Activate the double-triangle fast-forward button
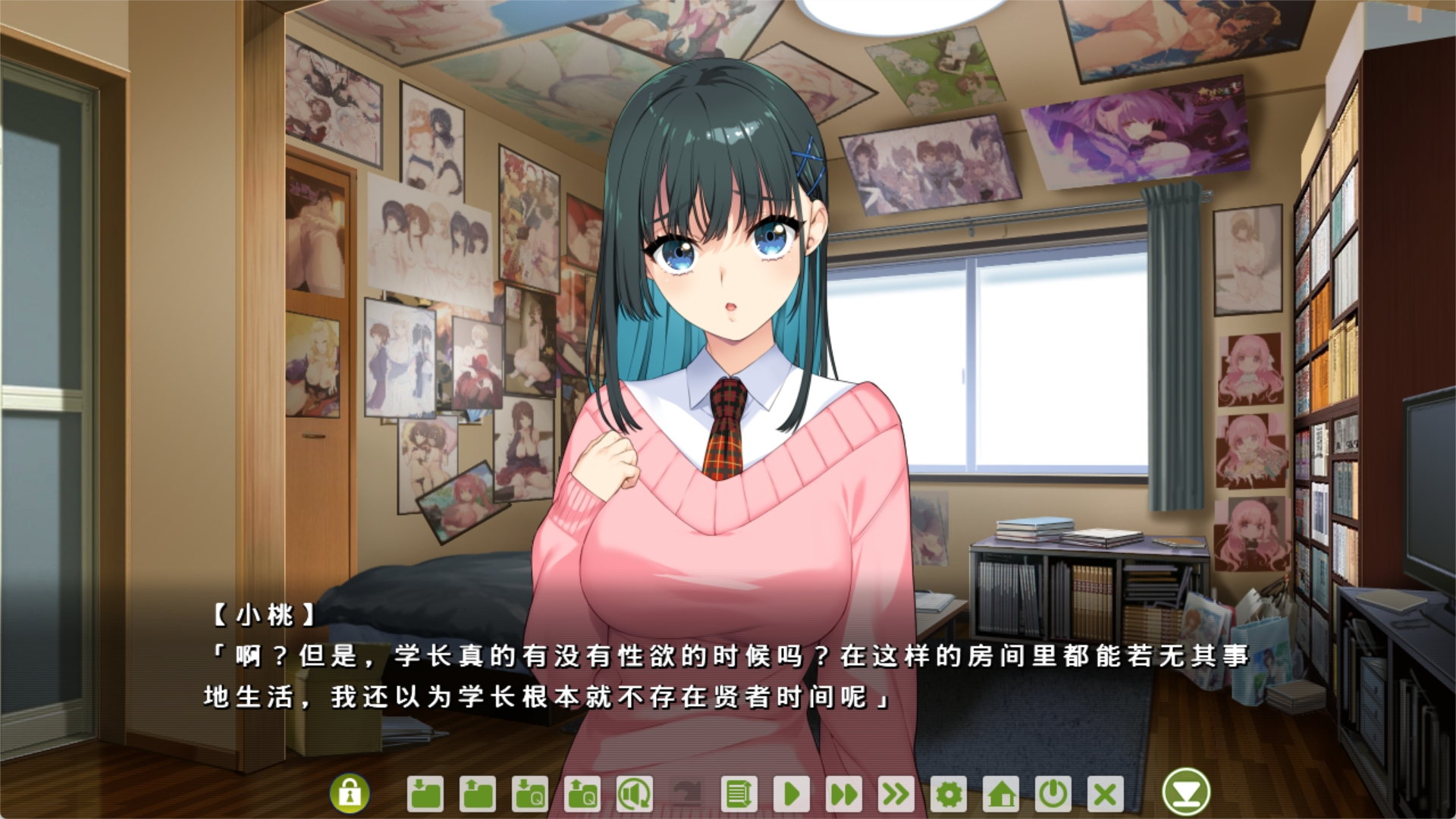1456x819 pixels. [x=843, y=794]
